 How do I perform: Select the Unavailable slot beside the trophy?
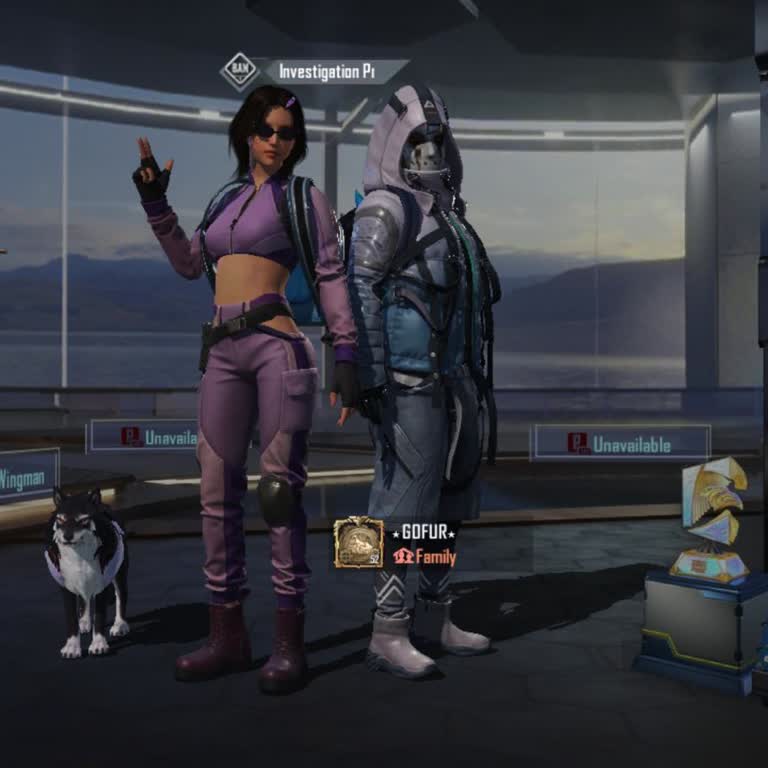pos(621,443)
